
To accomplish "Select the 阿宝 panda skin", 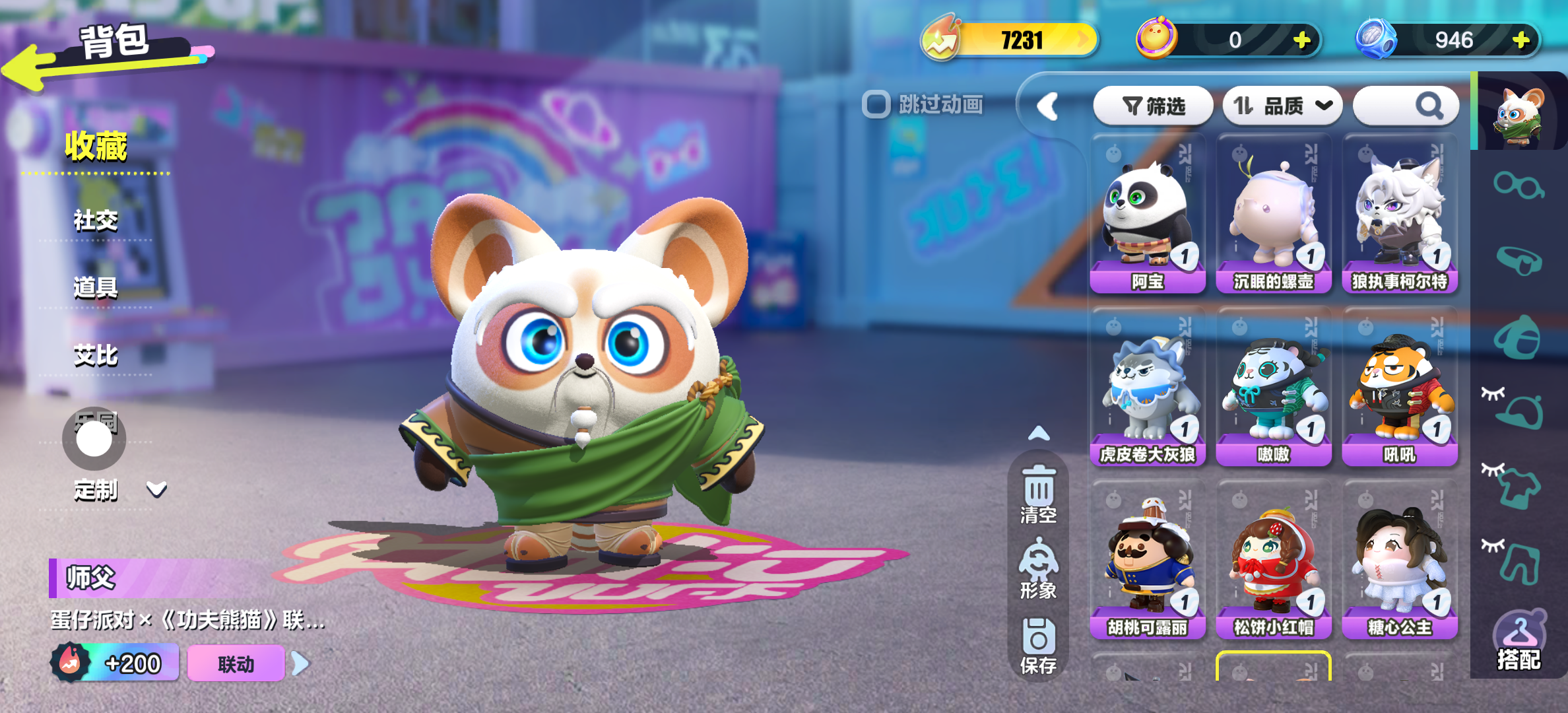I will [1148, 215].
